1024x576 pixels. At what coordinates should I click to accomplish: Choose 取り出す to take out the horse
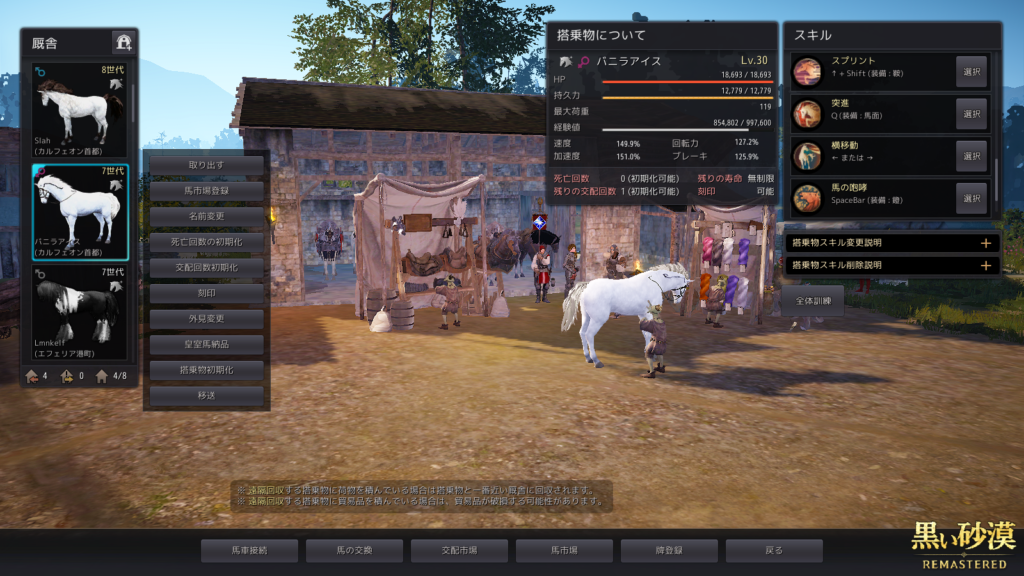[x=206, y=164]
